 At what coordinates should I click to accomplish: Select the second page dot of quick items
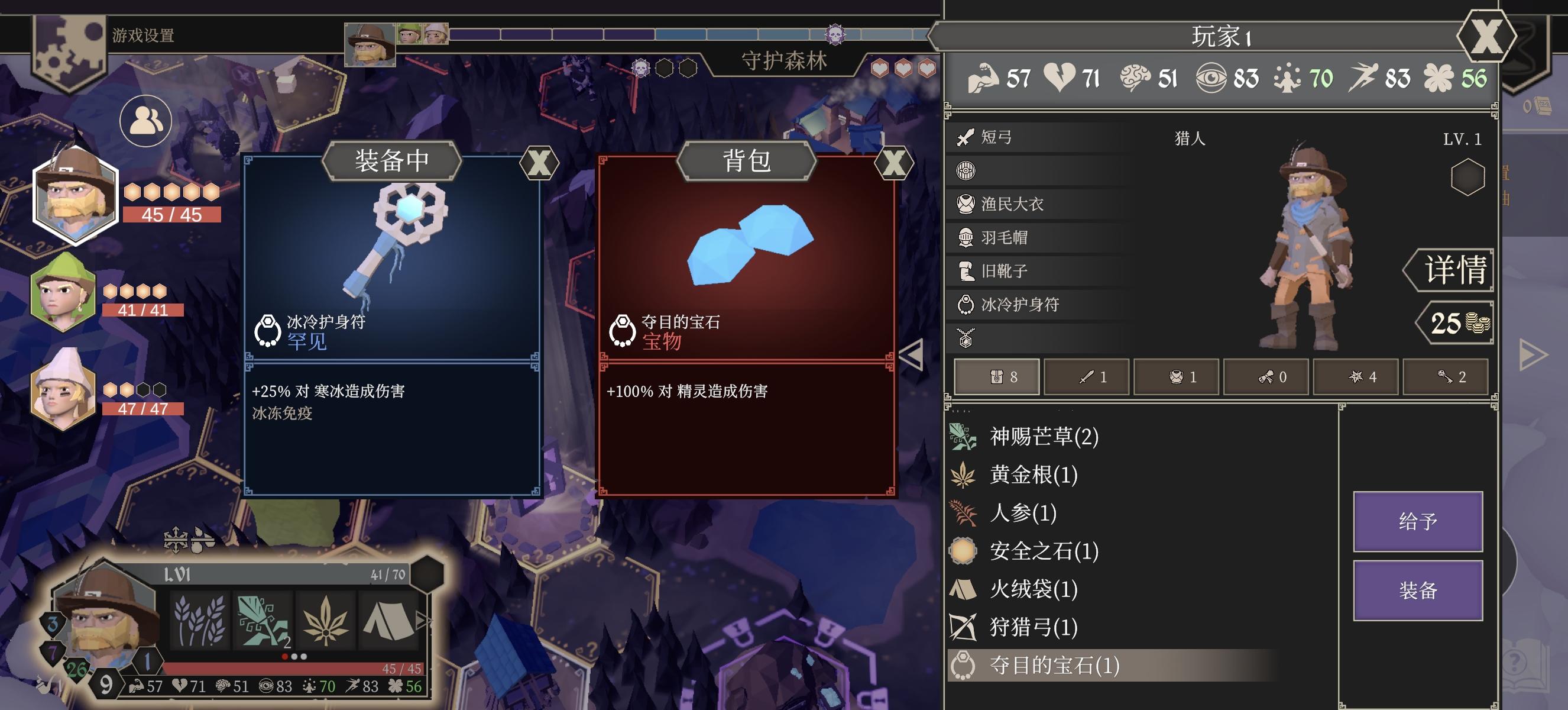point(295,656)
